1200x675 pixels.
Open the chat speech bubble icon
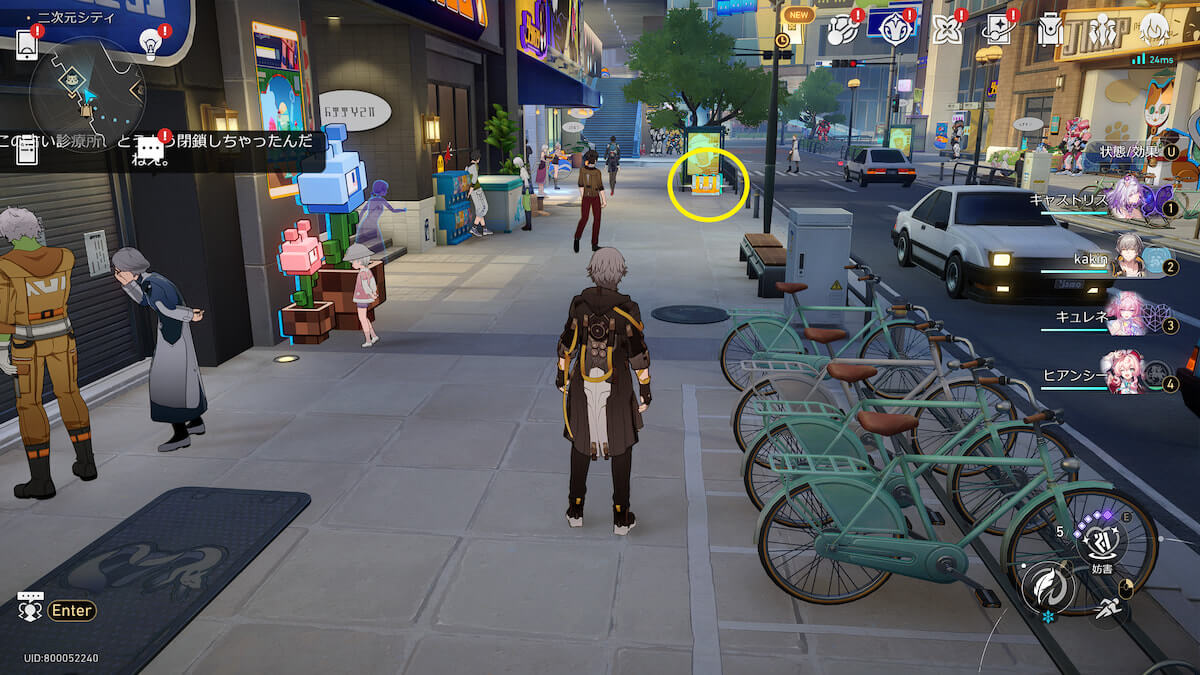coord(151,150)
